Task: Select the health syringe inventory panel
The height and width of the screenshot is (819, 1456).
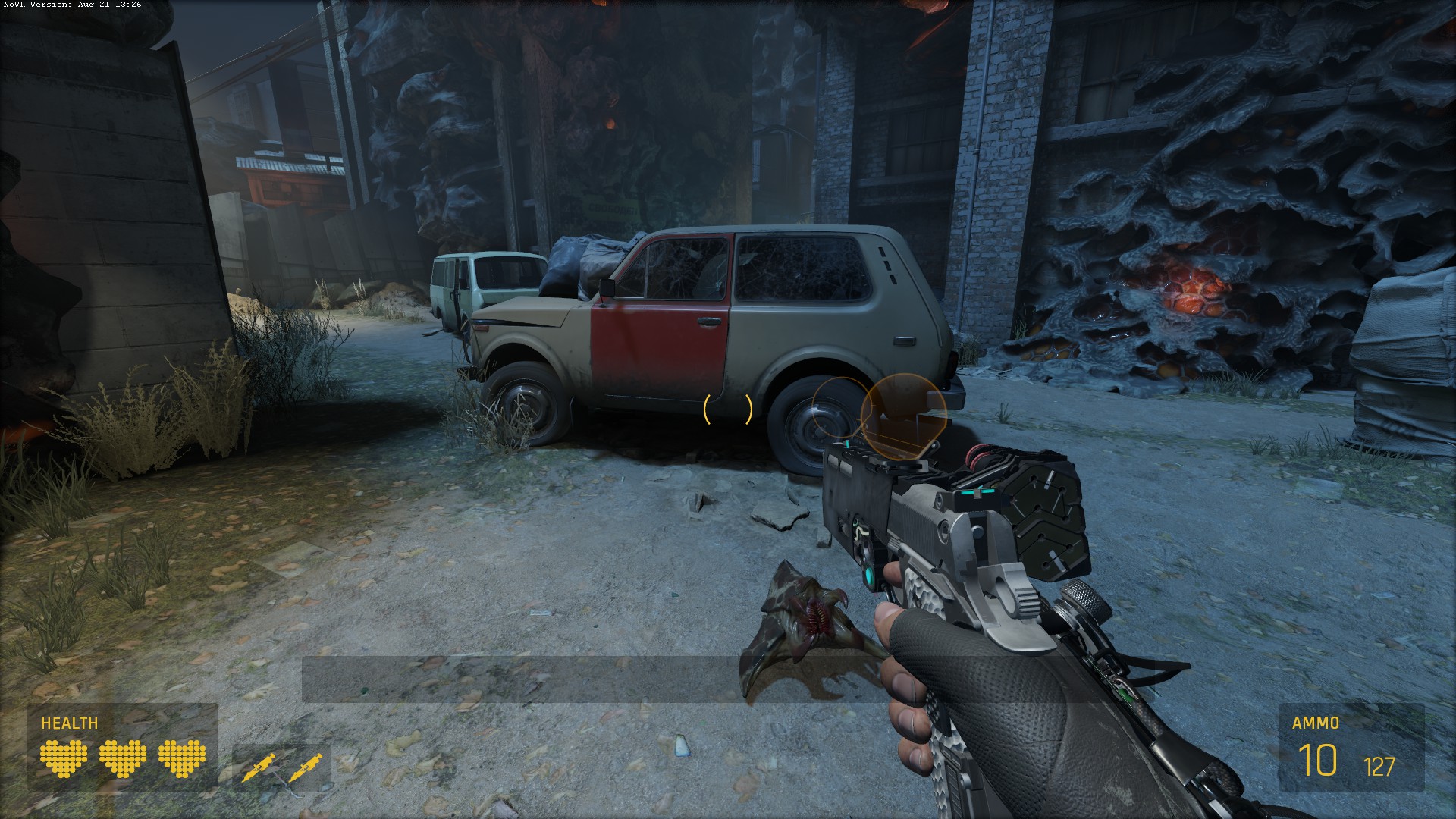Action: (x=281, y=767)
